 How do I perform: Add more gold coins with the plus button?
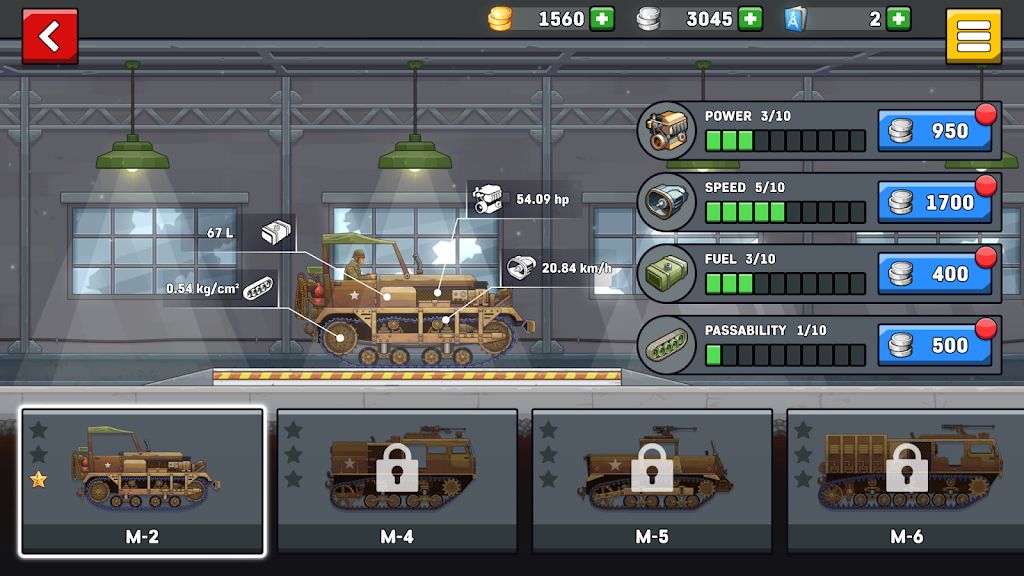(x=602, y=19)
